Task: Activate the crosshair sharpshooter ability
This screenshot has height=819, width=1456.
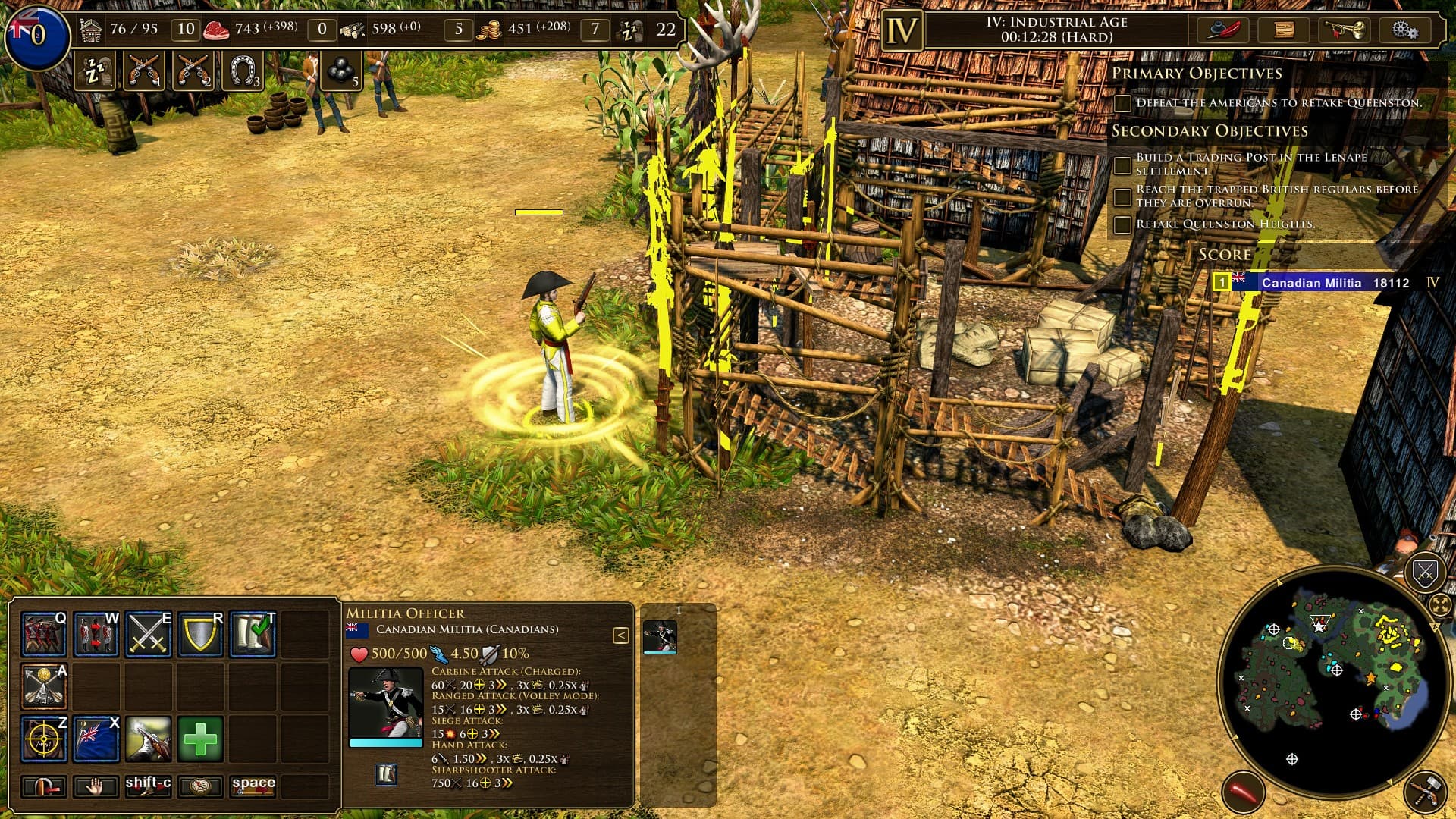Action: pos(43,739)
